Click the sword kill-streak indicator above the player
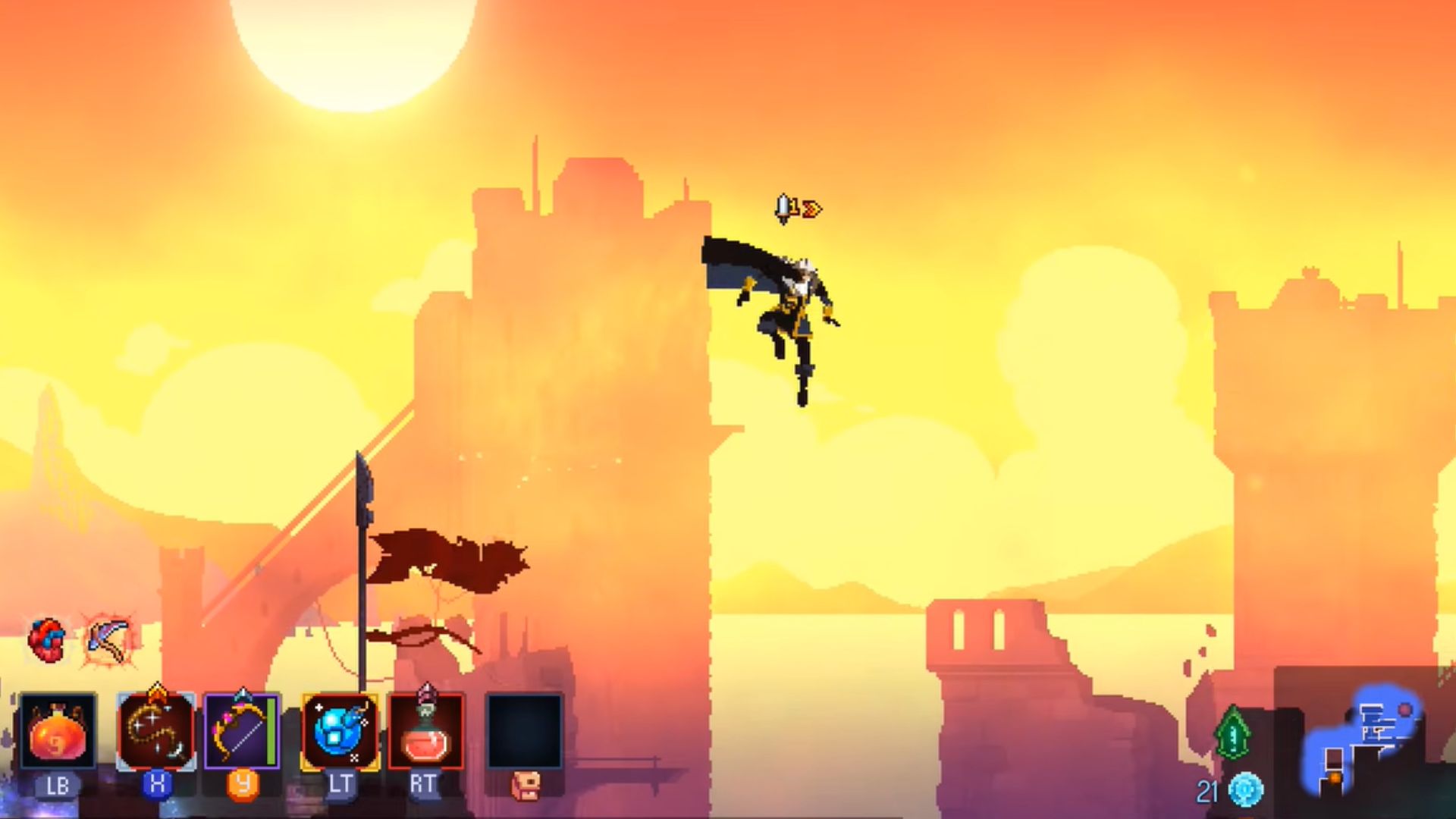 783,205
